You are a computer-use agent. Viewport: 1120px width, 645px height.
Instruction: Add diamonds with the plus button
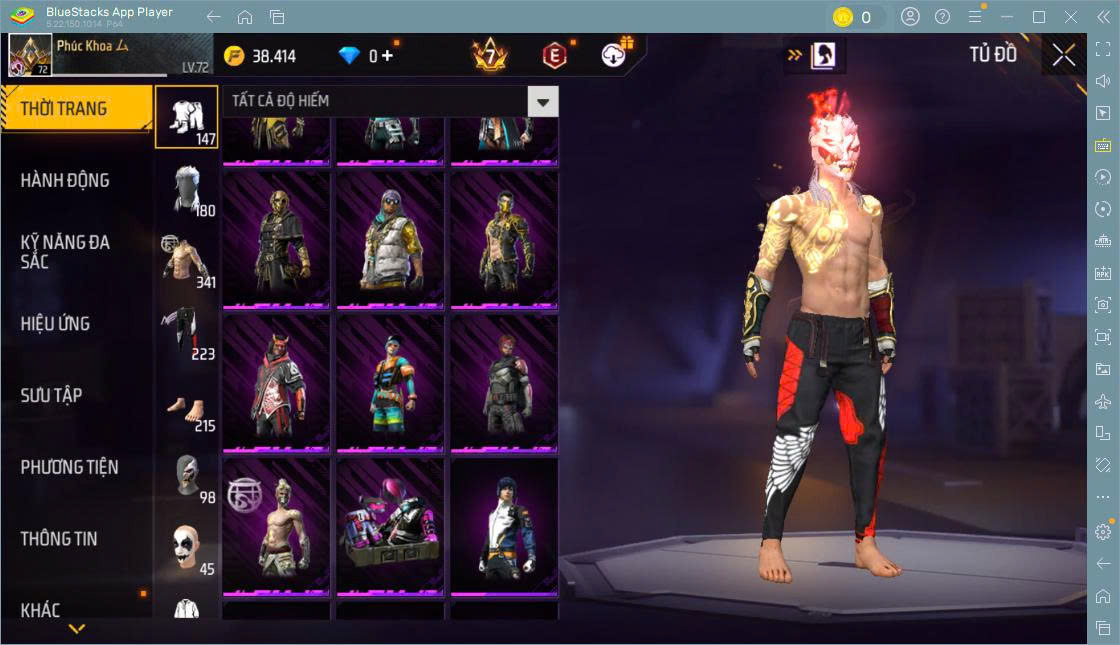(387, 56)
